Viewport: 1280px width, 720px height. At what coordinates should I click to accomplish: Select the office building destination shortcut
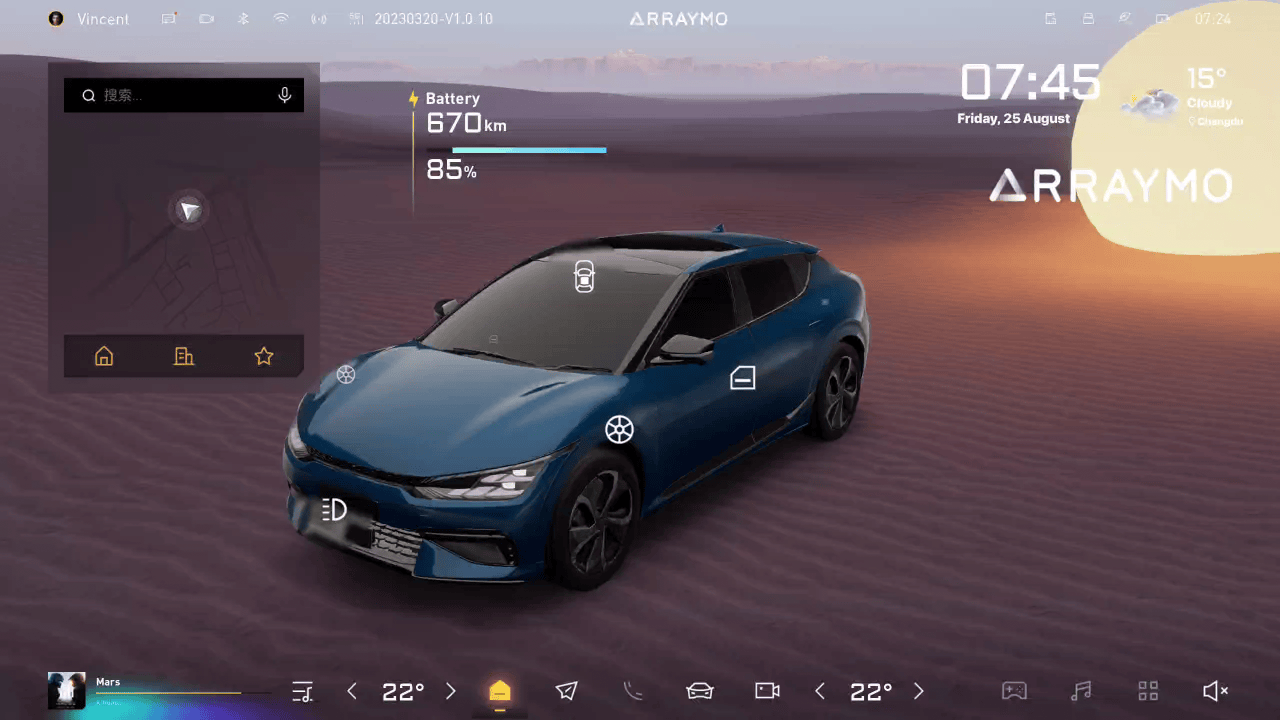tap(184, 356)
